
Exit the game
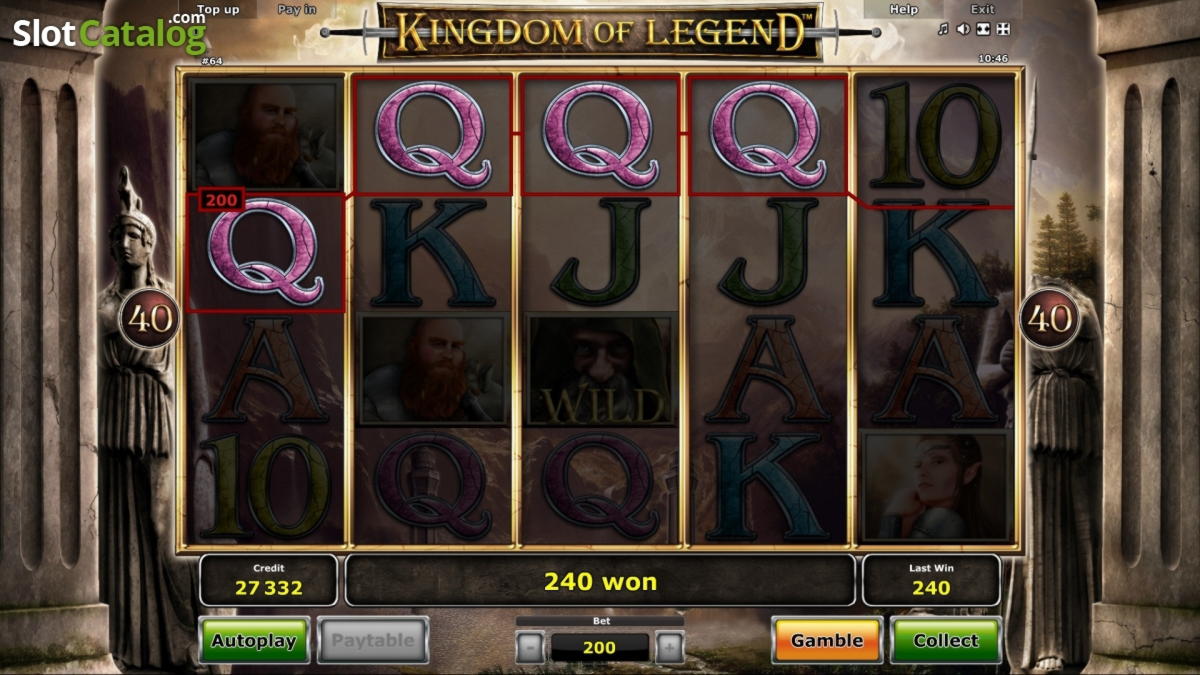click(x=983, y=10)
